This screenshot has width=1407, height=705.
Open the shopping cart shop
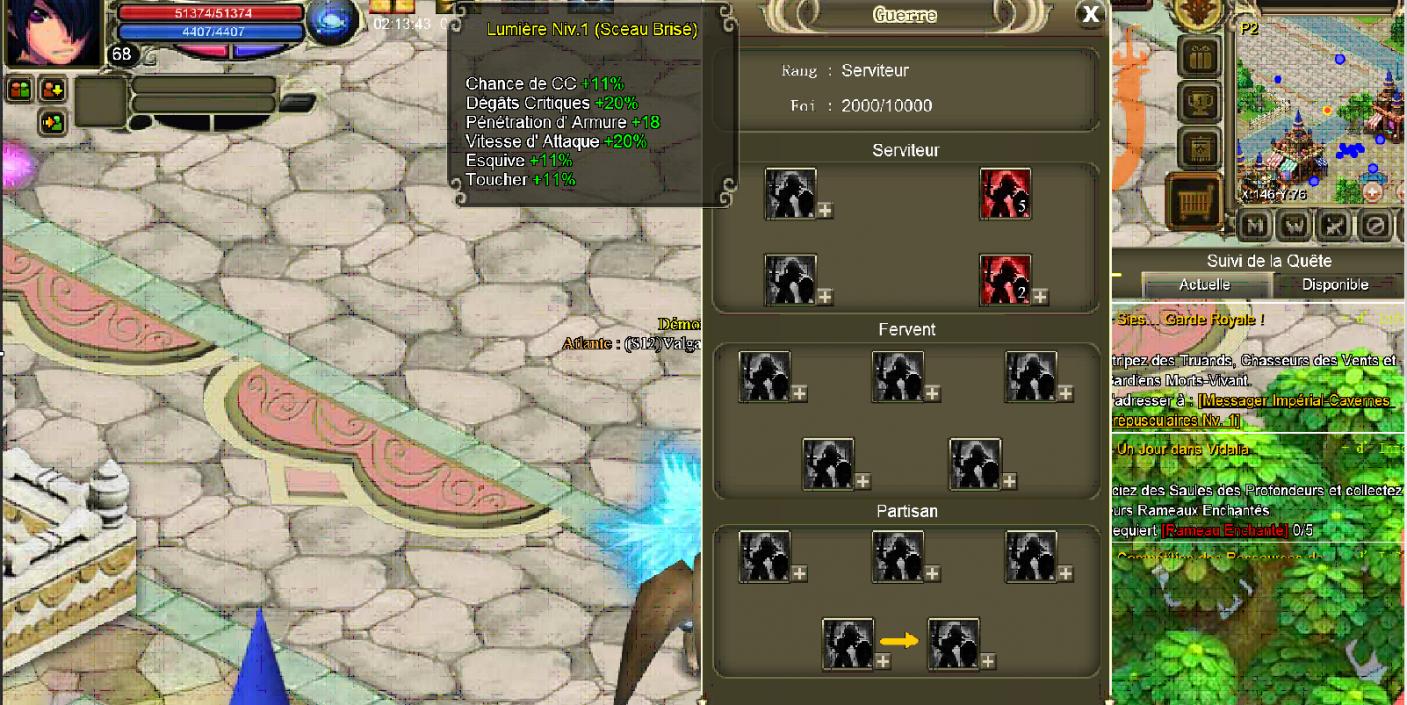click(1197, 202)
